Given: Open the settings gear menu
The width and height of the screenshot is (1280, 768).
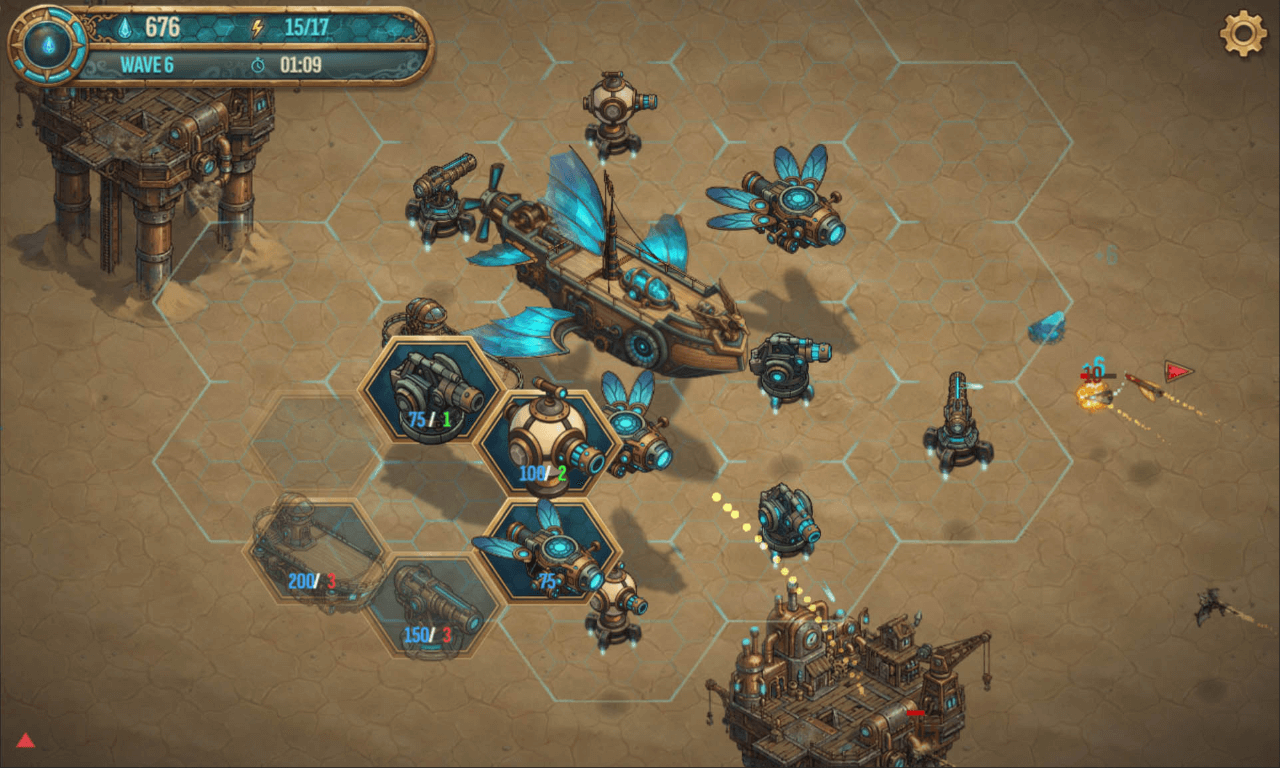Looking at the screenshot, I should tap(1243, 34).
